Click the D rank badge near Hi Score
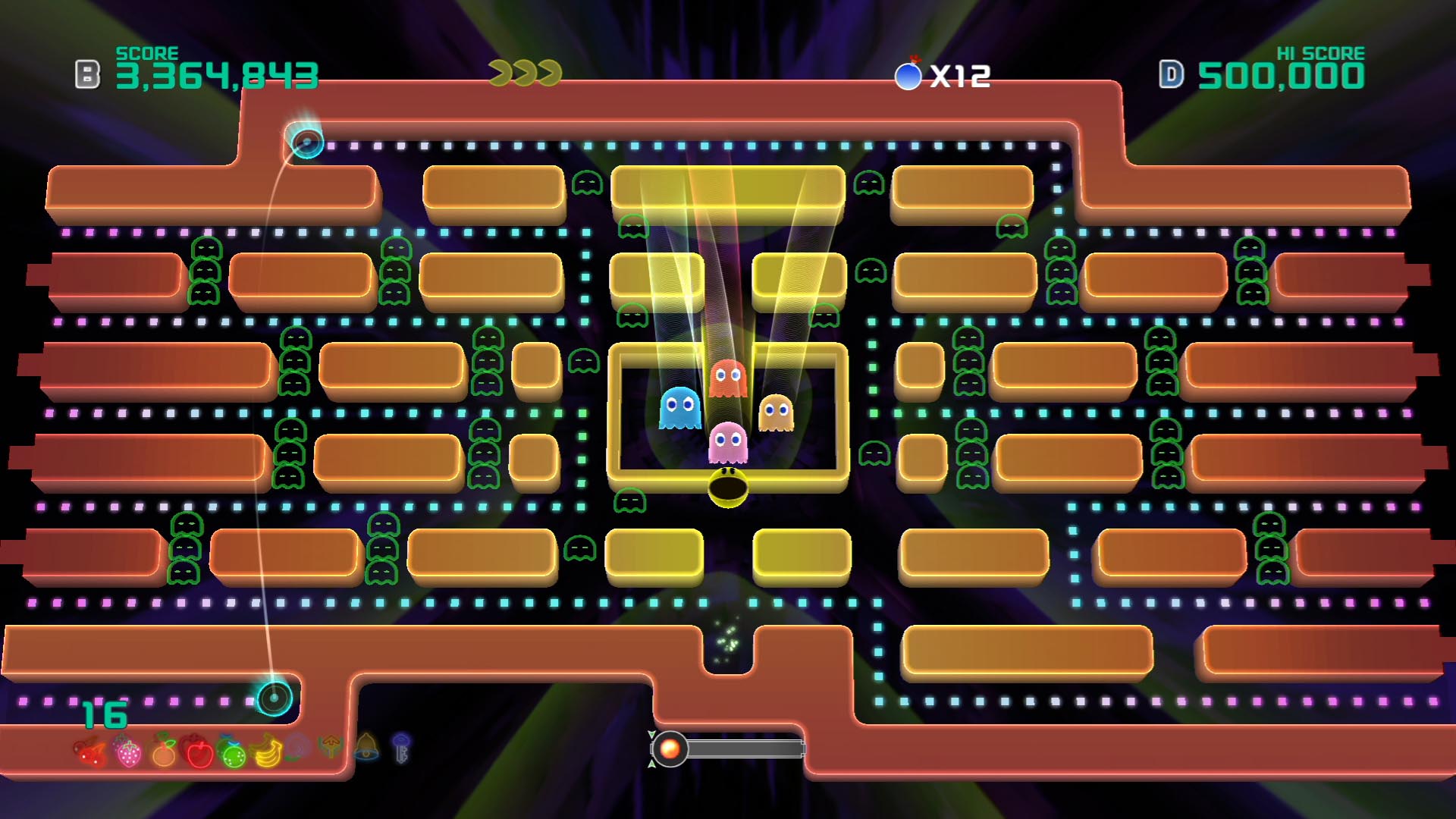Image resolution: width=1456 pixels, height=819 pixels. click(x=1172, y=74)
